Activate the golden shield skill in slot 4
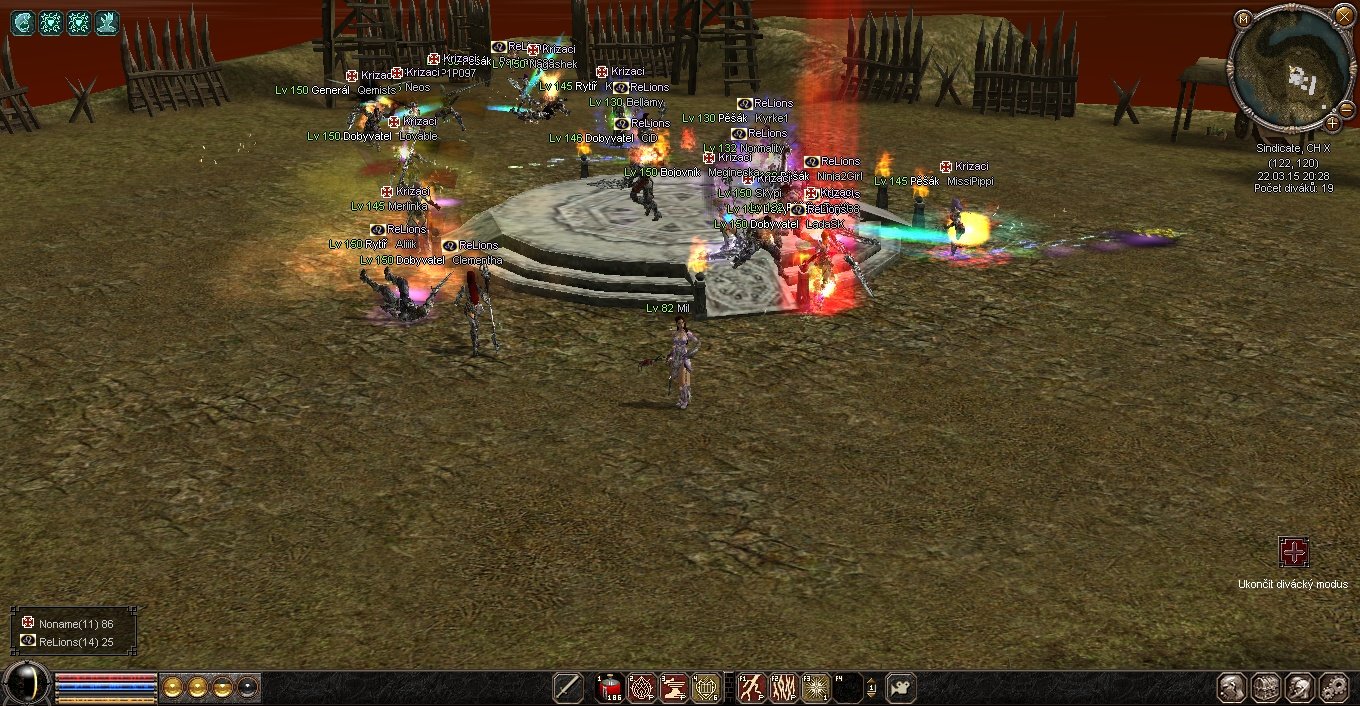1360x706 pixels. tap(706, 688)
